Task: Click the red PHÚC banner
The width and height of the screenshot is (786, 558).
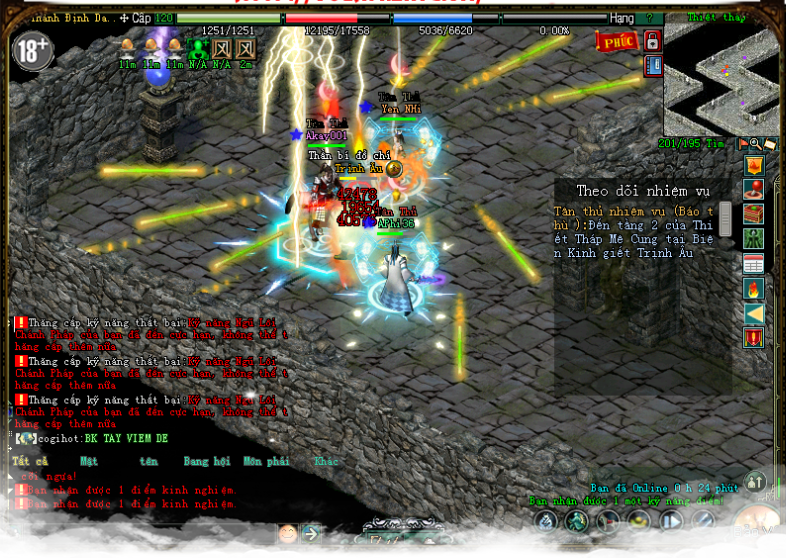Action: 616,42
